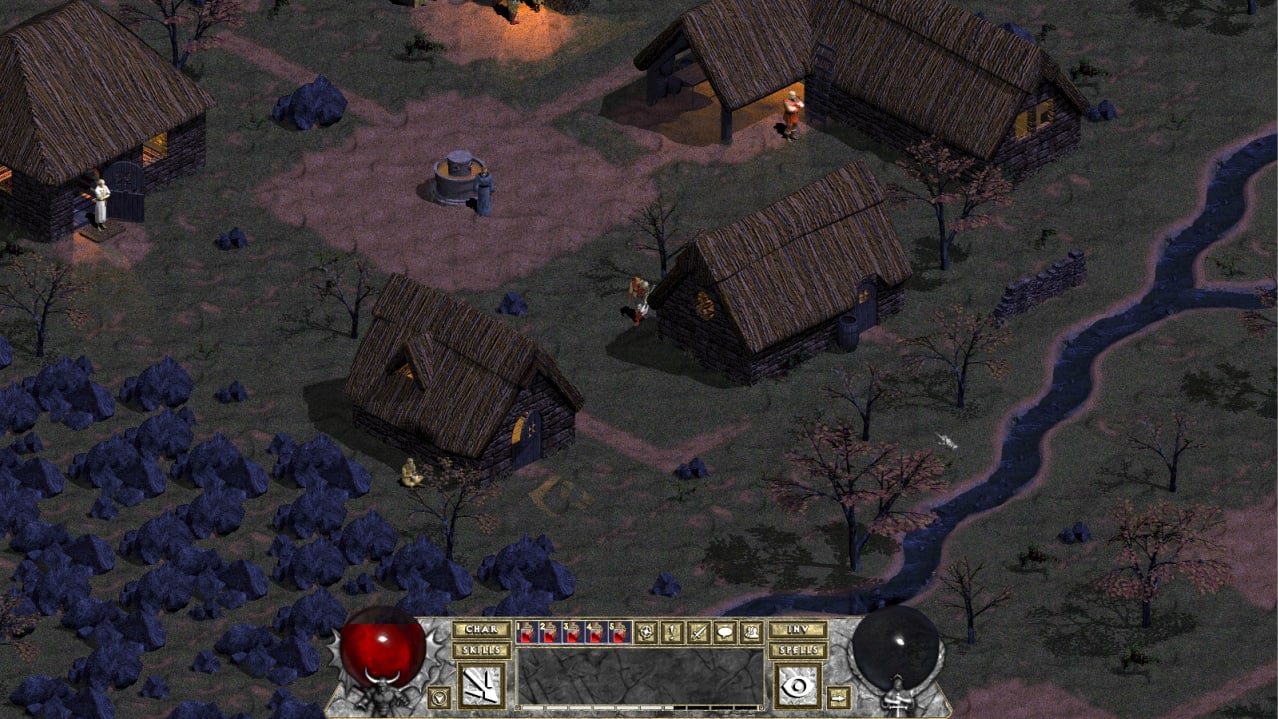Use the red potion in belt slot 4
The image size is (1278, 719).
pos(596,632)
